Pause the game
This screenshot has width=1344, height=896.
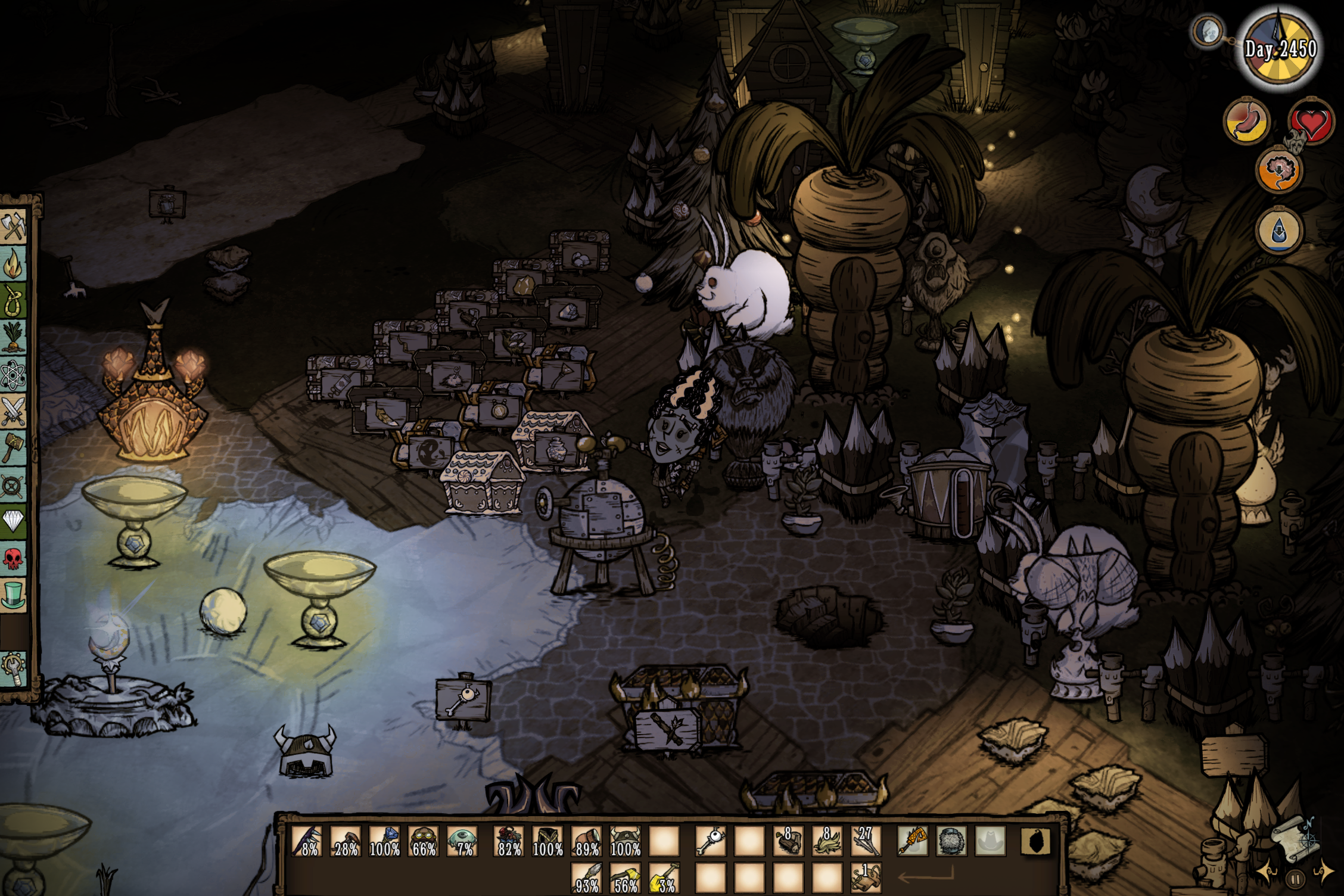click(x=1294, y=878)
